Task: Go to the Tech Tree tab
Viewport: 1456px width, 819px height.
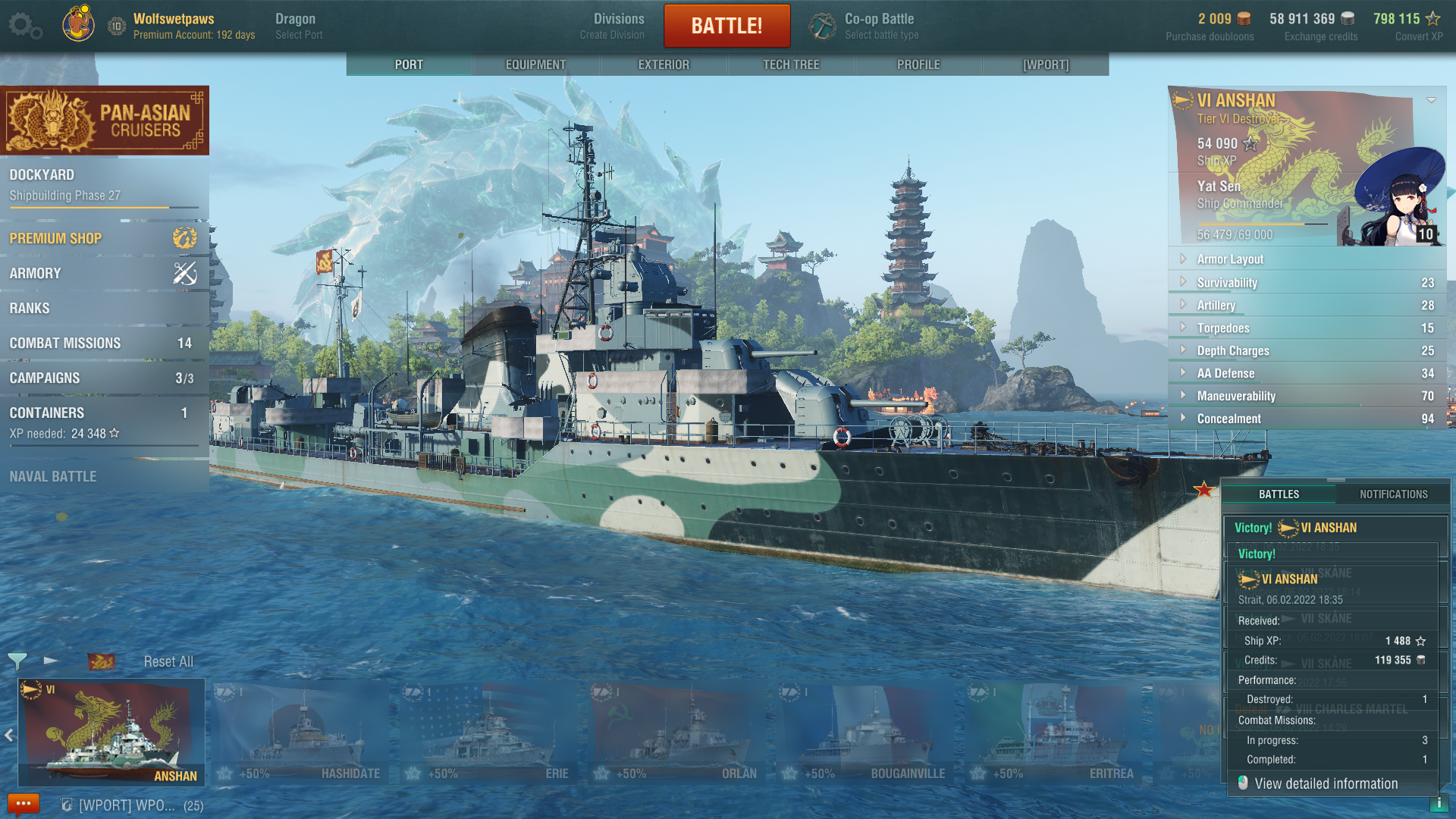Action: [791, 64]
